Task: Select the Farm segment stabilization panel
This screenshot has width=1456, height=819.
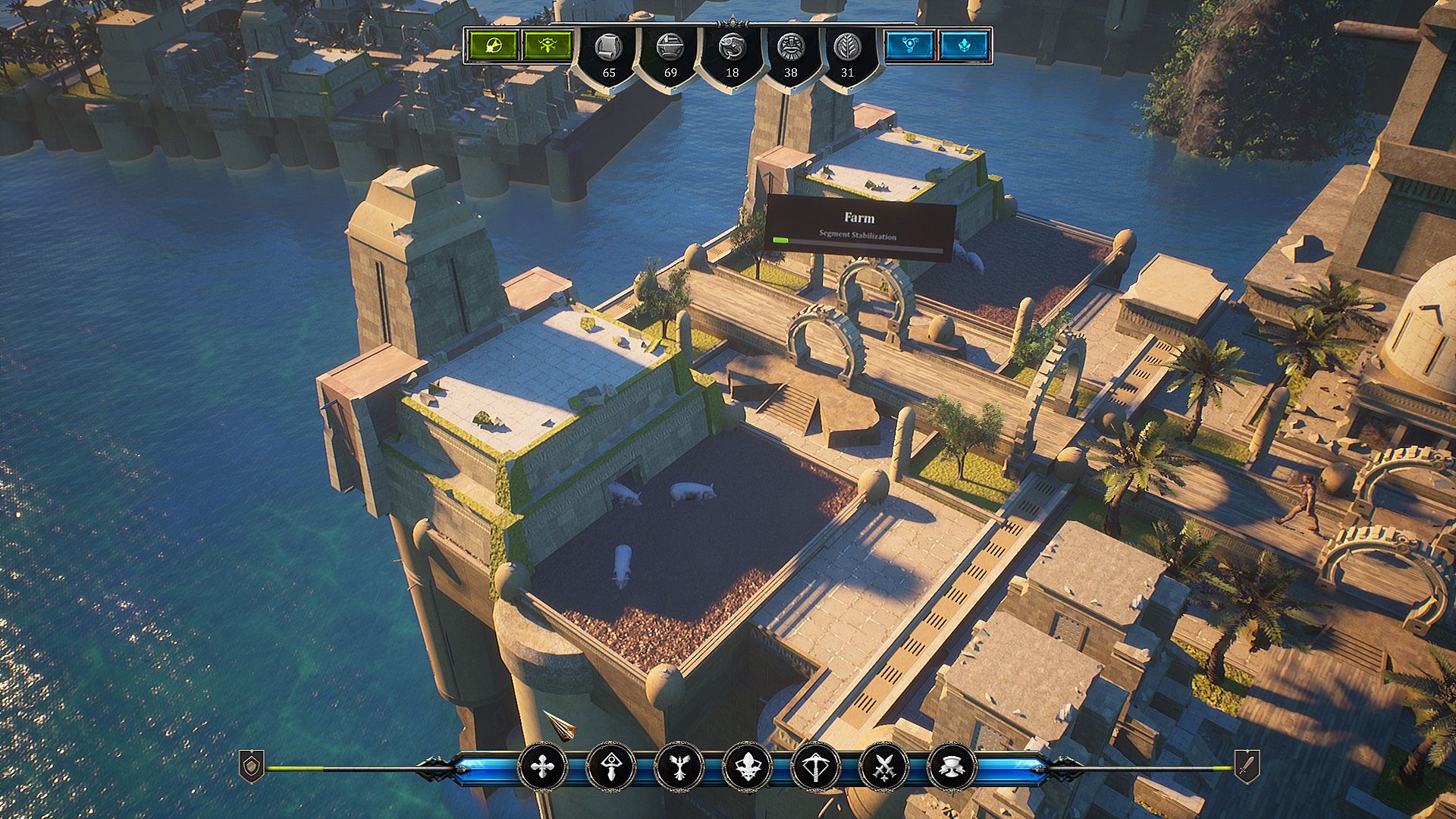Action: point(859,227)
